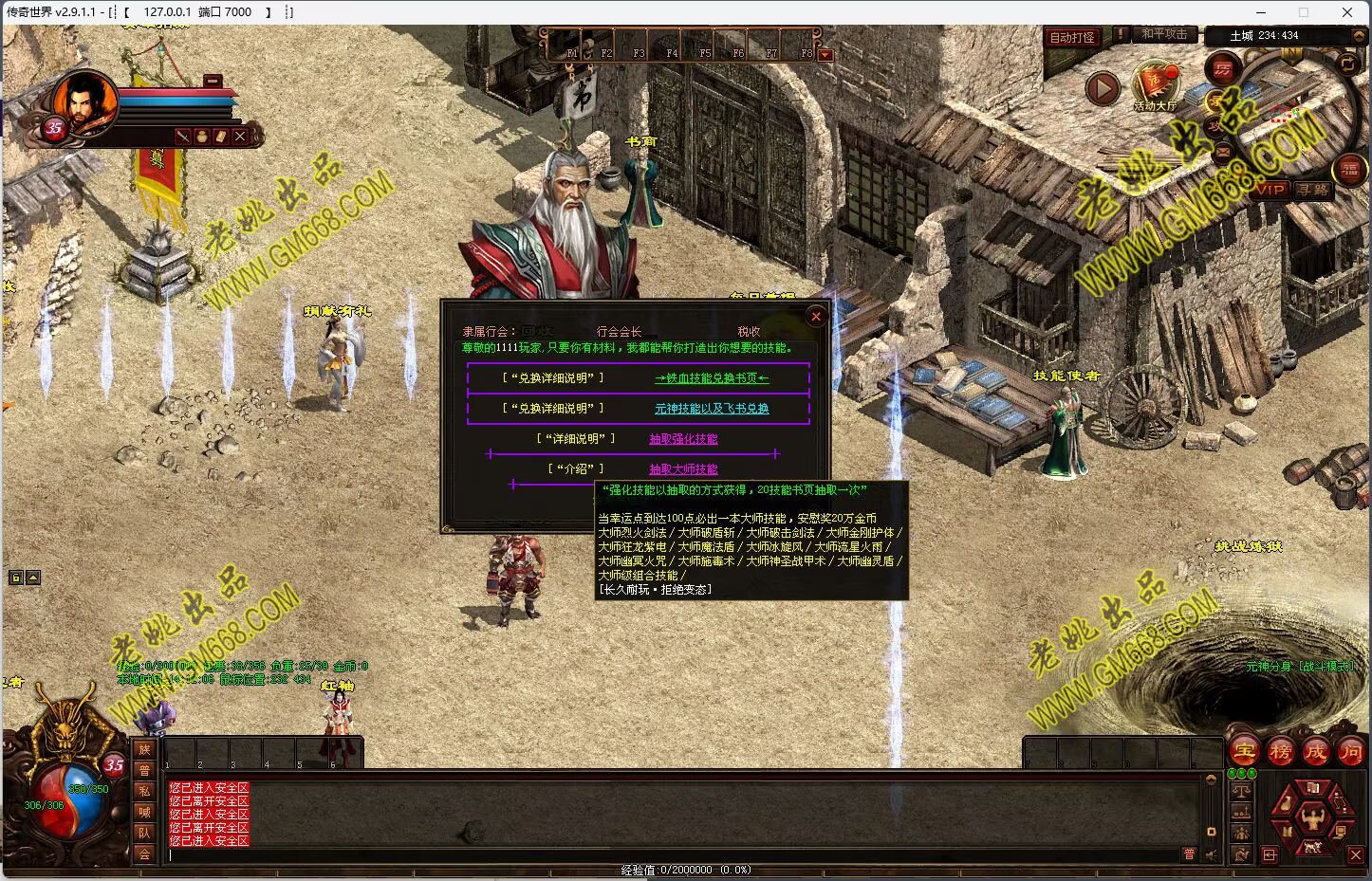Select the 私 private chat channel

(144, 791)
